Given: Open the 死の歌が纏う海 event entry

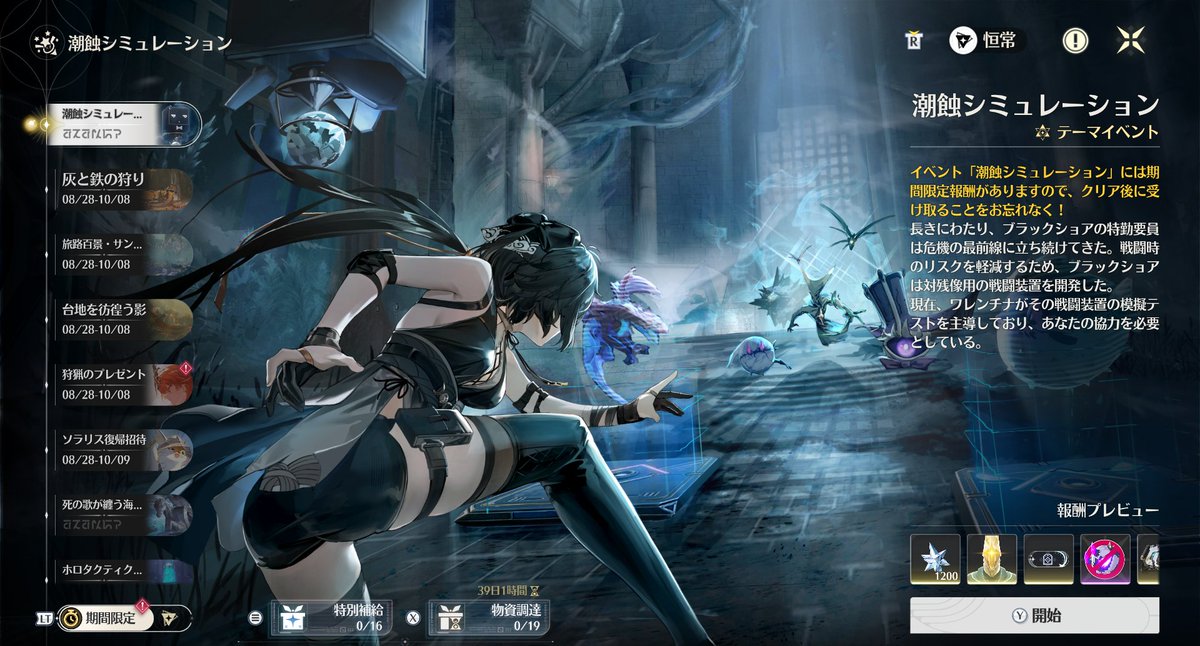Looking at the screenshot, I should point(120,512).
